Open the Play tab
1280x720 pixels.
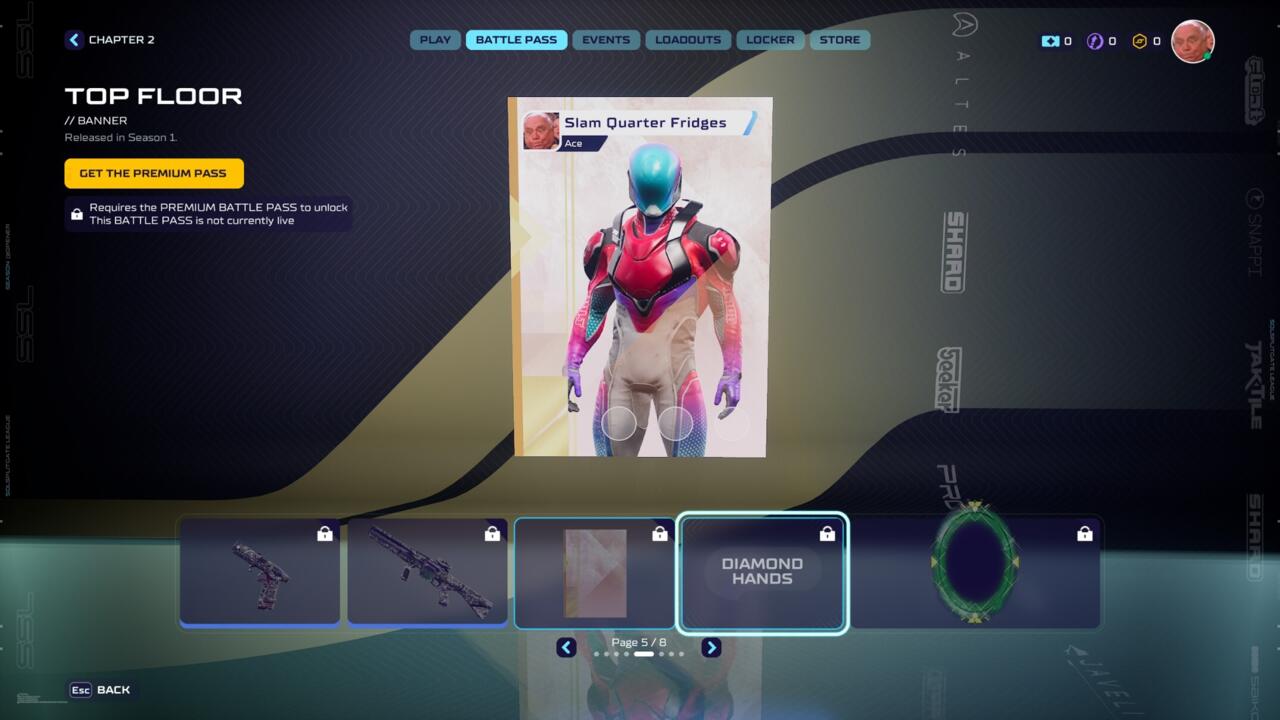[x=435, y=40]
